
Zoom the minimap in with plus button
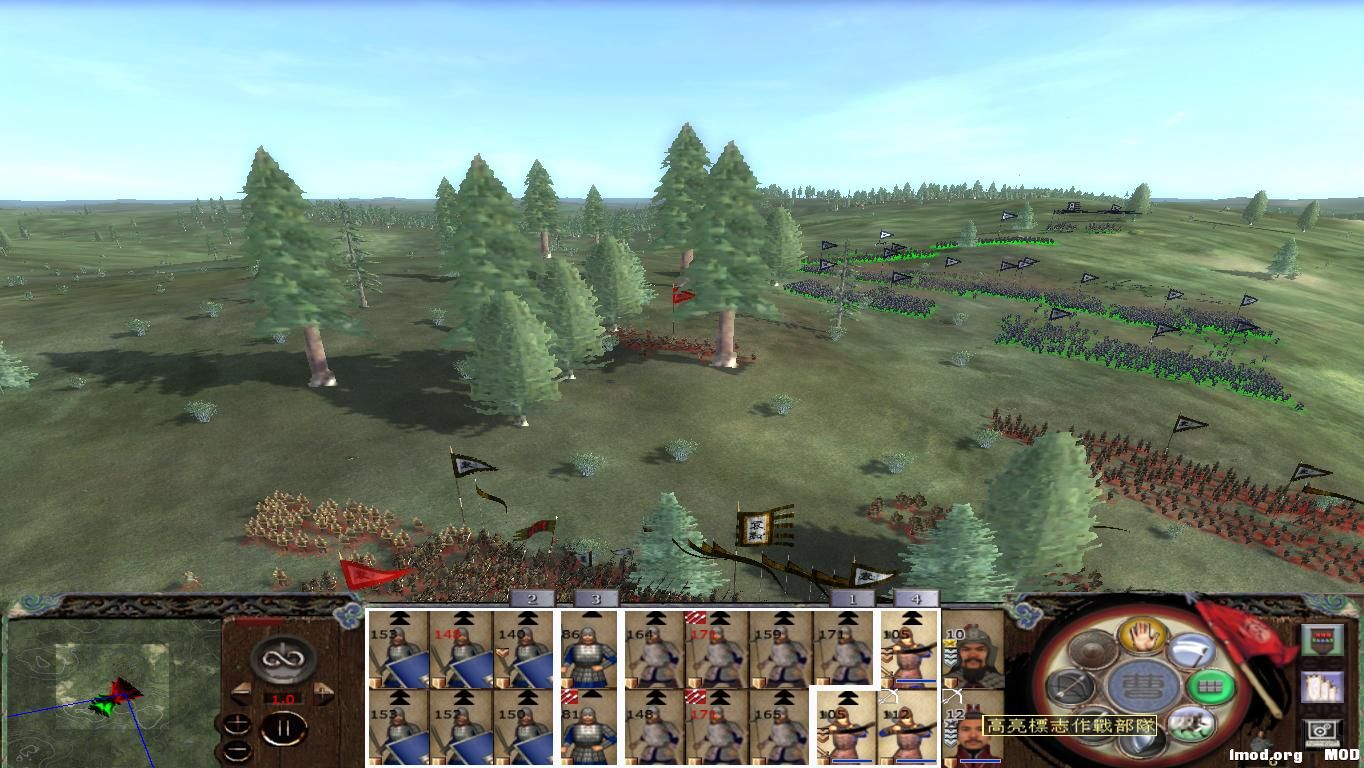coord(237,724)
